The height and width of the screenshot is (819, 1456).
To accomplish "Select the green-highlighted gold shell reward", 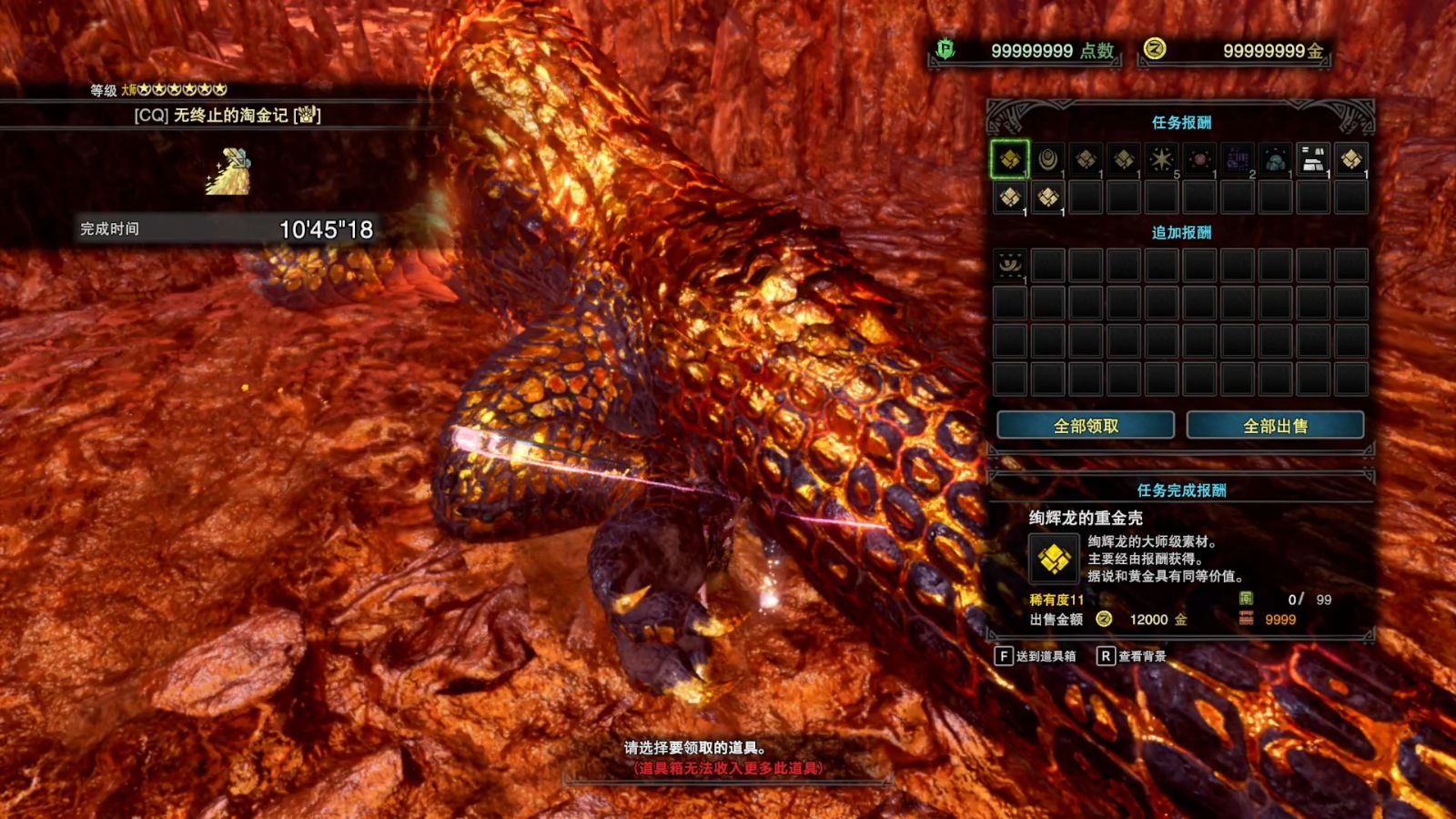I will [x=1009, y=160].
